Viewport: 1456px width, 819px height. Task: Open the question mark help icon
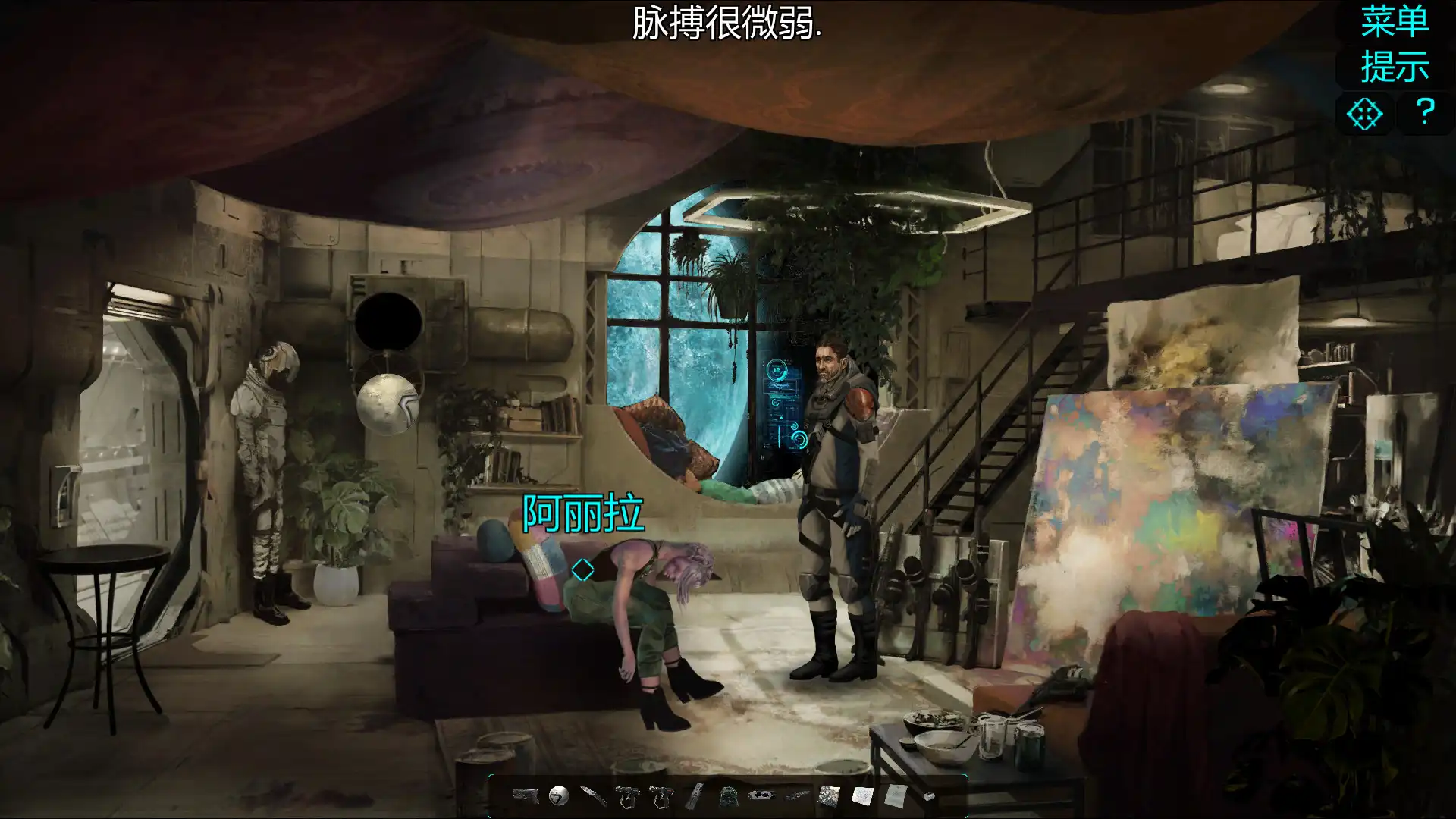pyautogui.click(x=1426, y=114)
